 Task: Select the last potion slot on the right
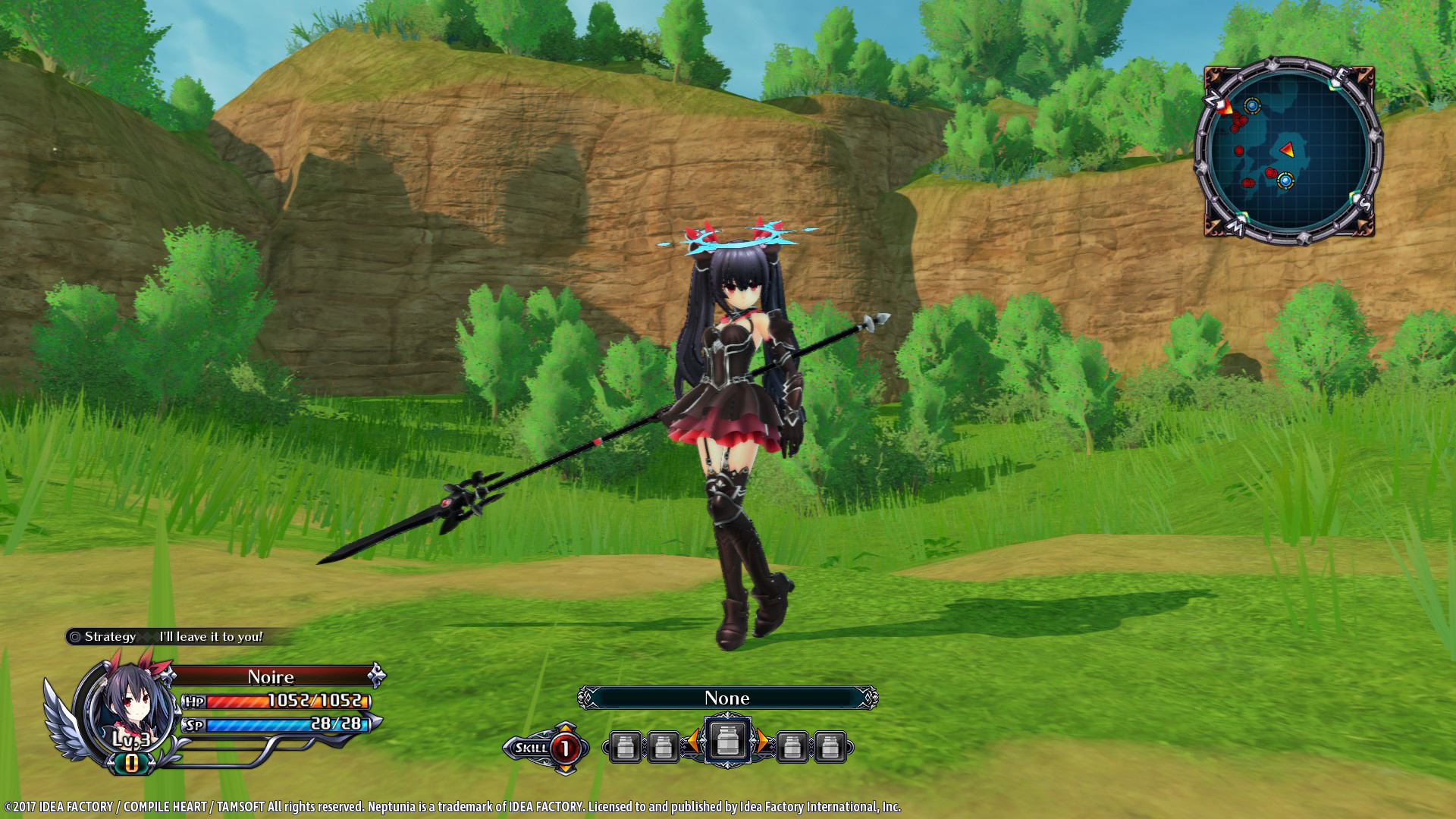(x=830, y=746)
